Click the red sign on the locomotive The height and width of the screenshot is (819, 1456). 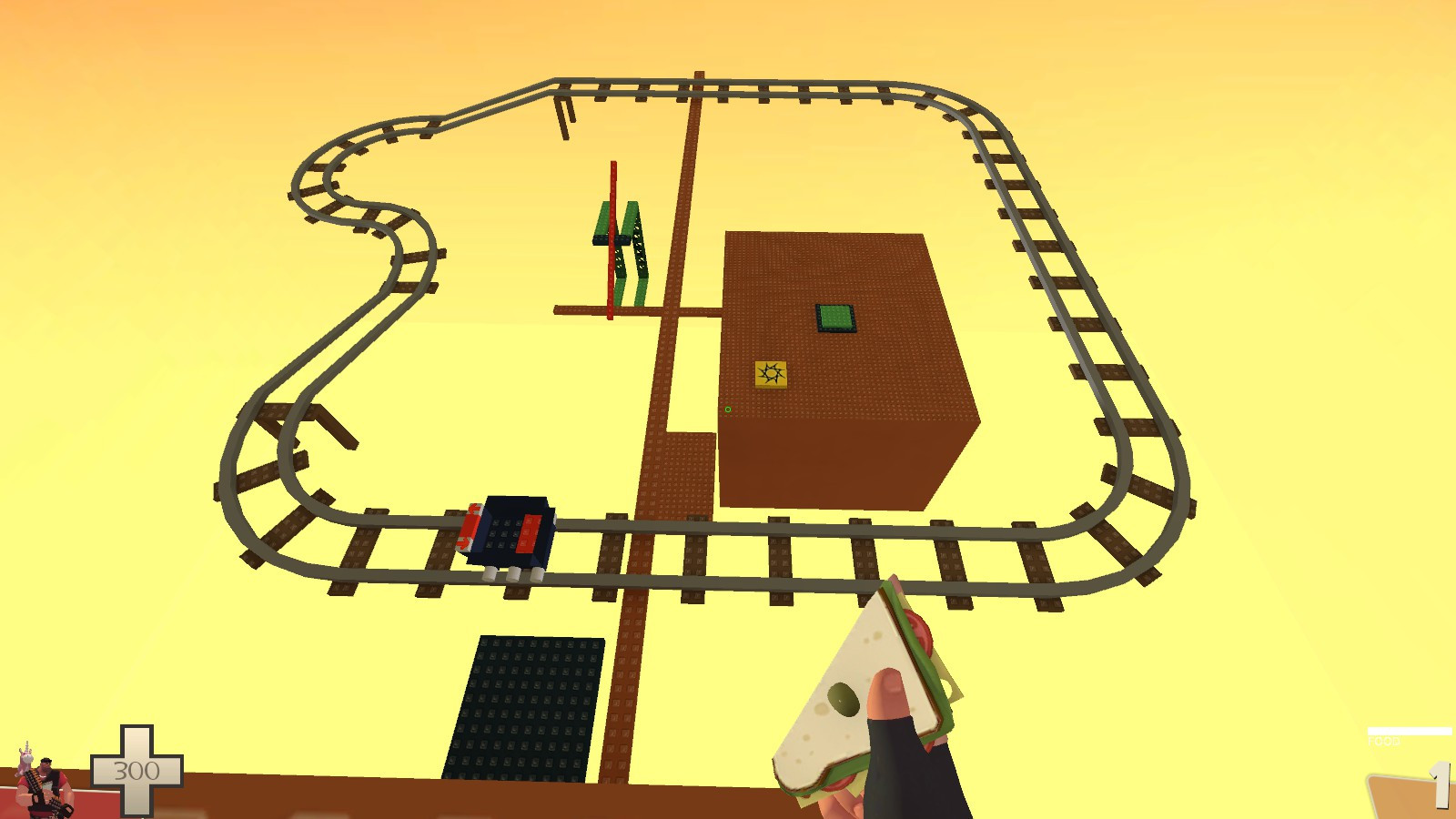pos(469,525)
